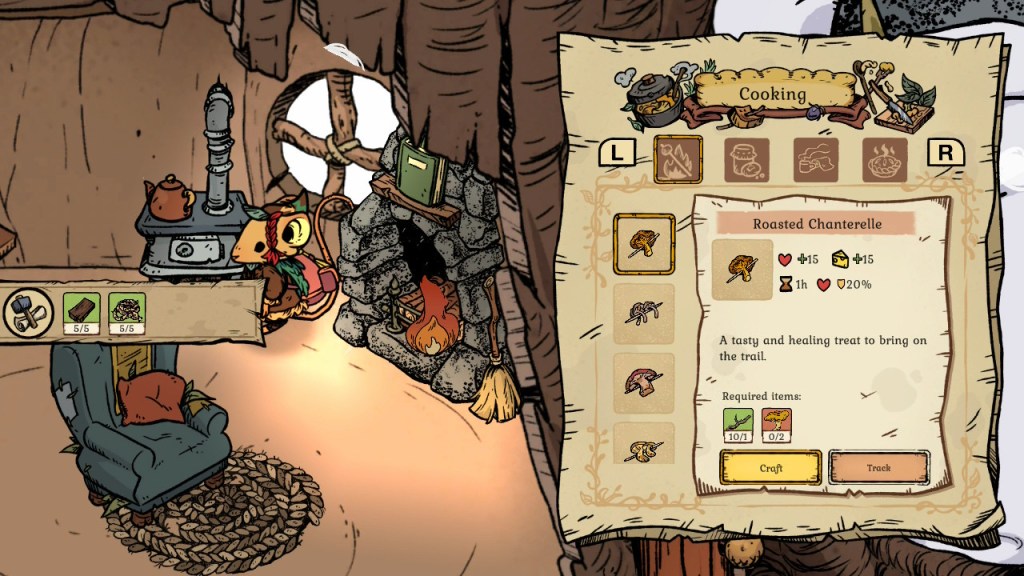Select the tracked wood plank item
Image resolution: width=1024 pixels, height=576 pixels.
tap(81, 310)
